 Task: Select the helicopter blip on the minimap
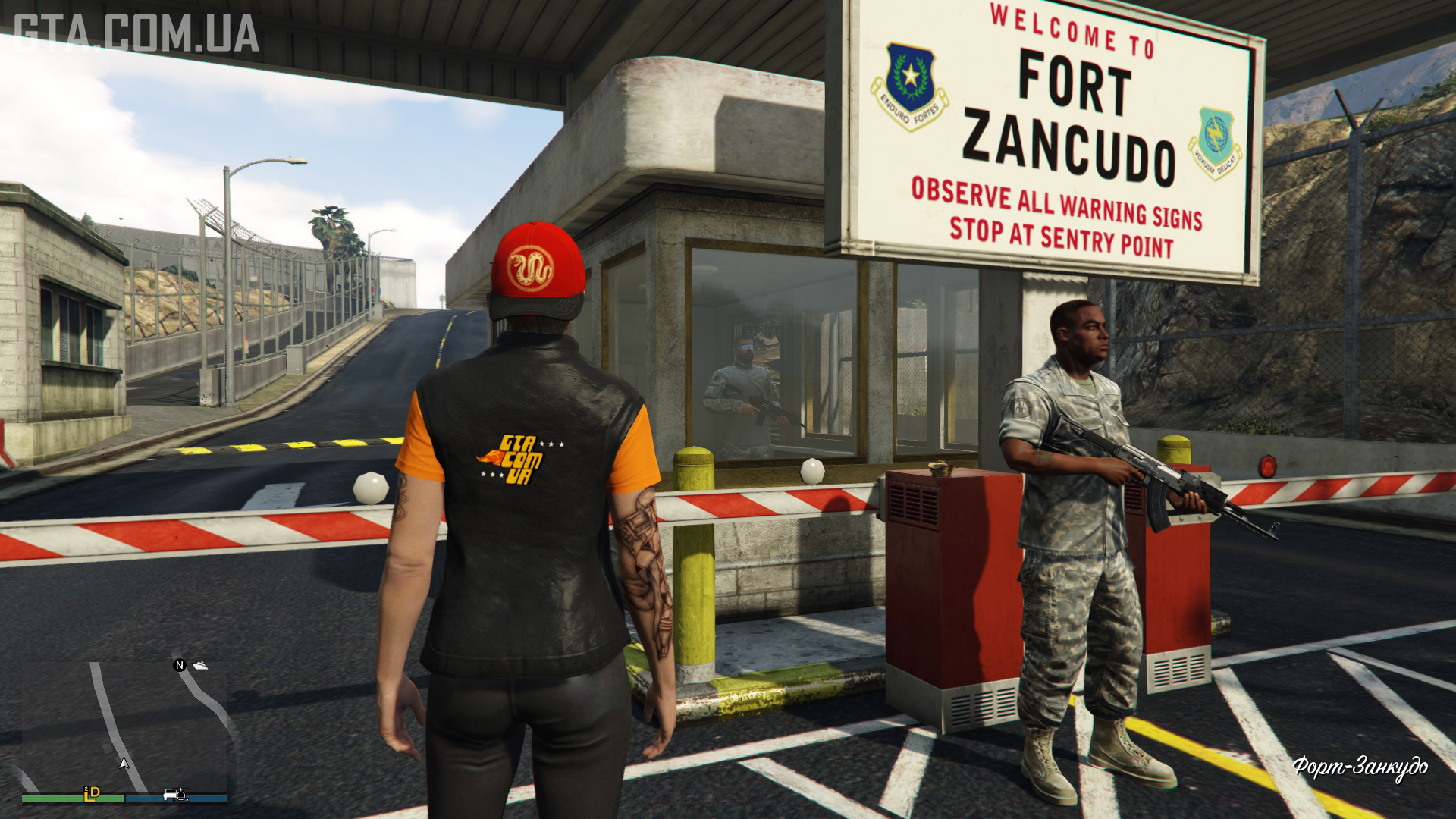coord(181,795)
